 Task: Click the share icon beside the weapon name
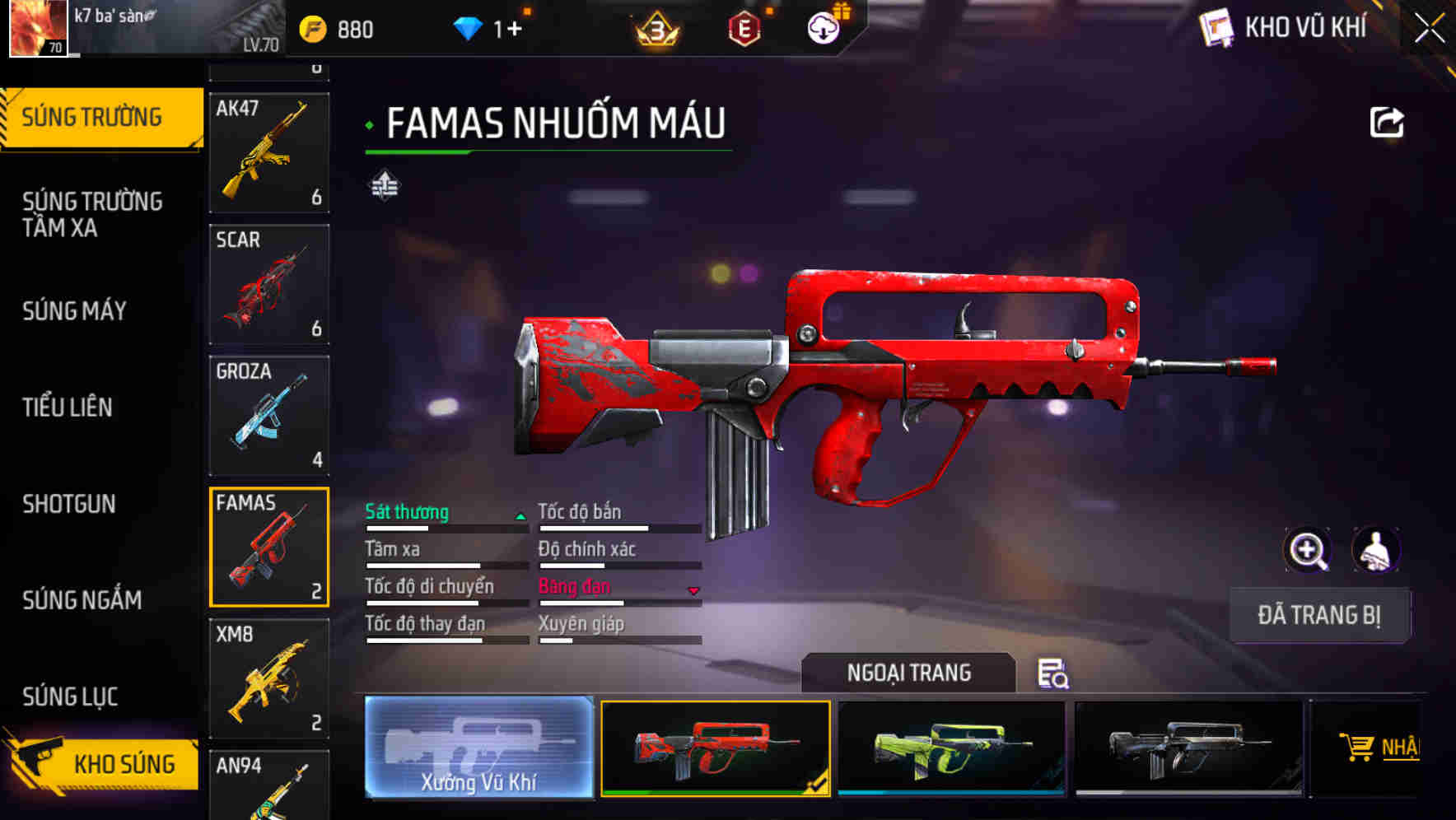point(1387,122)
